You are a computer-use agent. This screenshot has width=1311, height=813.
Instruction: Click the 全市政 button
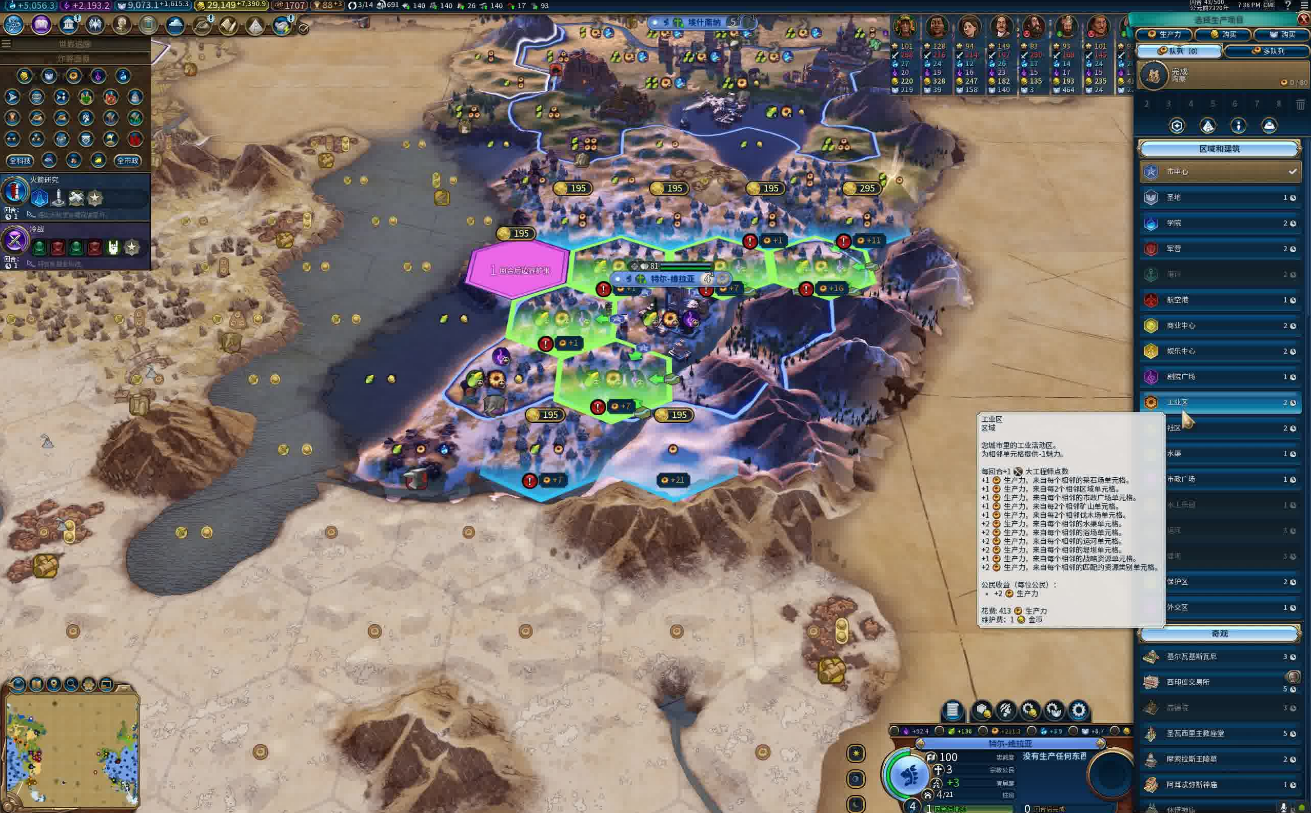click(126, 160)
